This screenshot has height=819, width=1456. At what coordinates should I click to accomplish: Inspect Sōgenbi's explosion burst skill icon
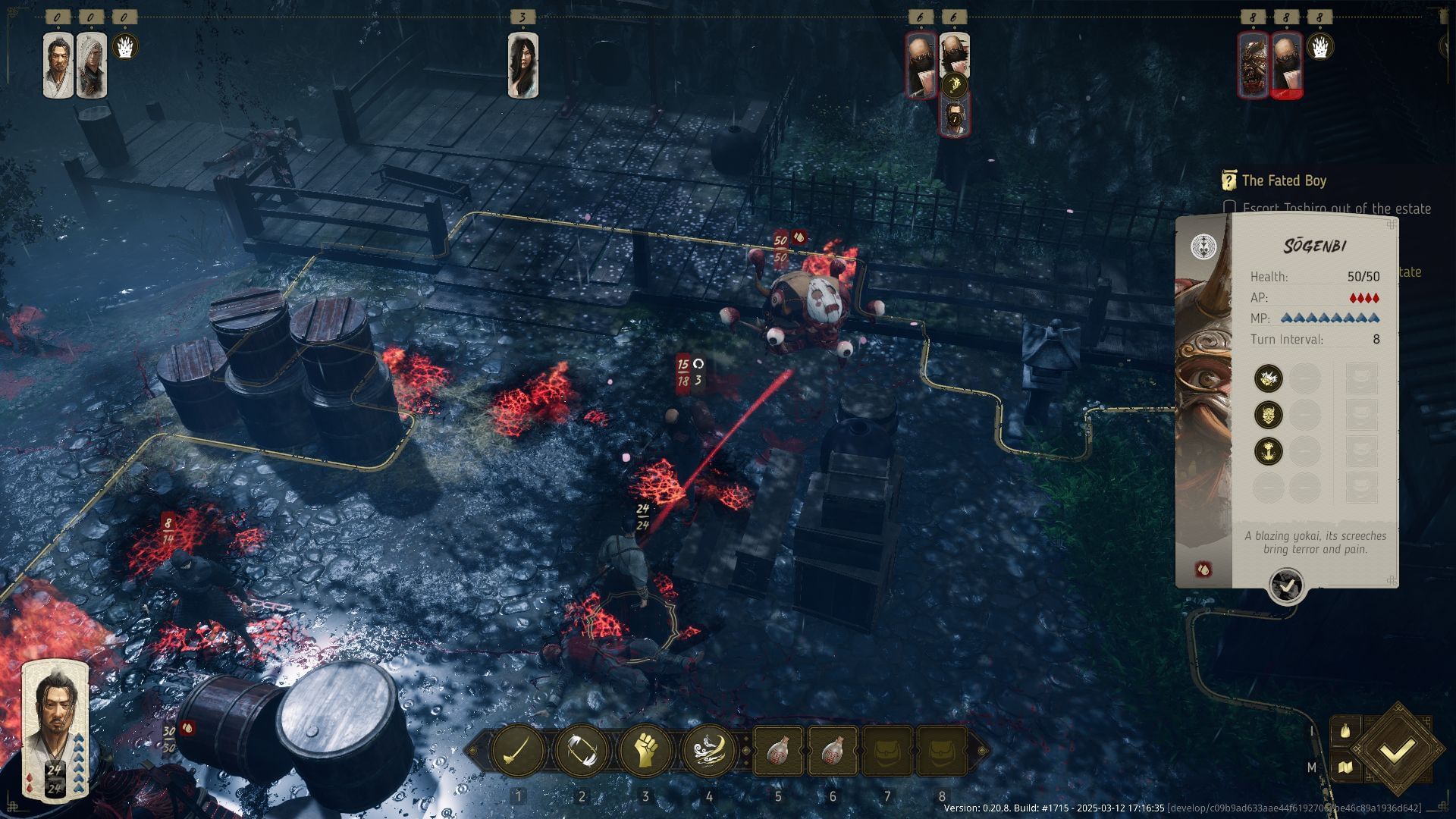(1268, 378)
